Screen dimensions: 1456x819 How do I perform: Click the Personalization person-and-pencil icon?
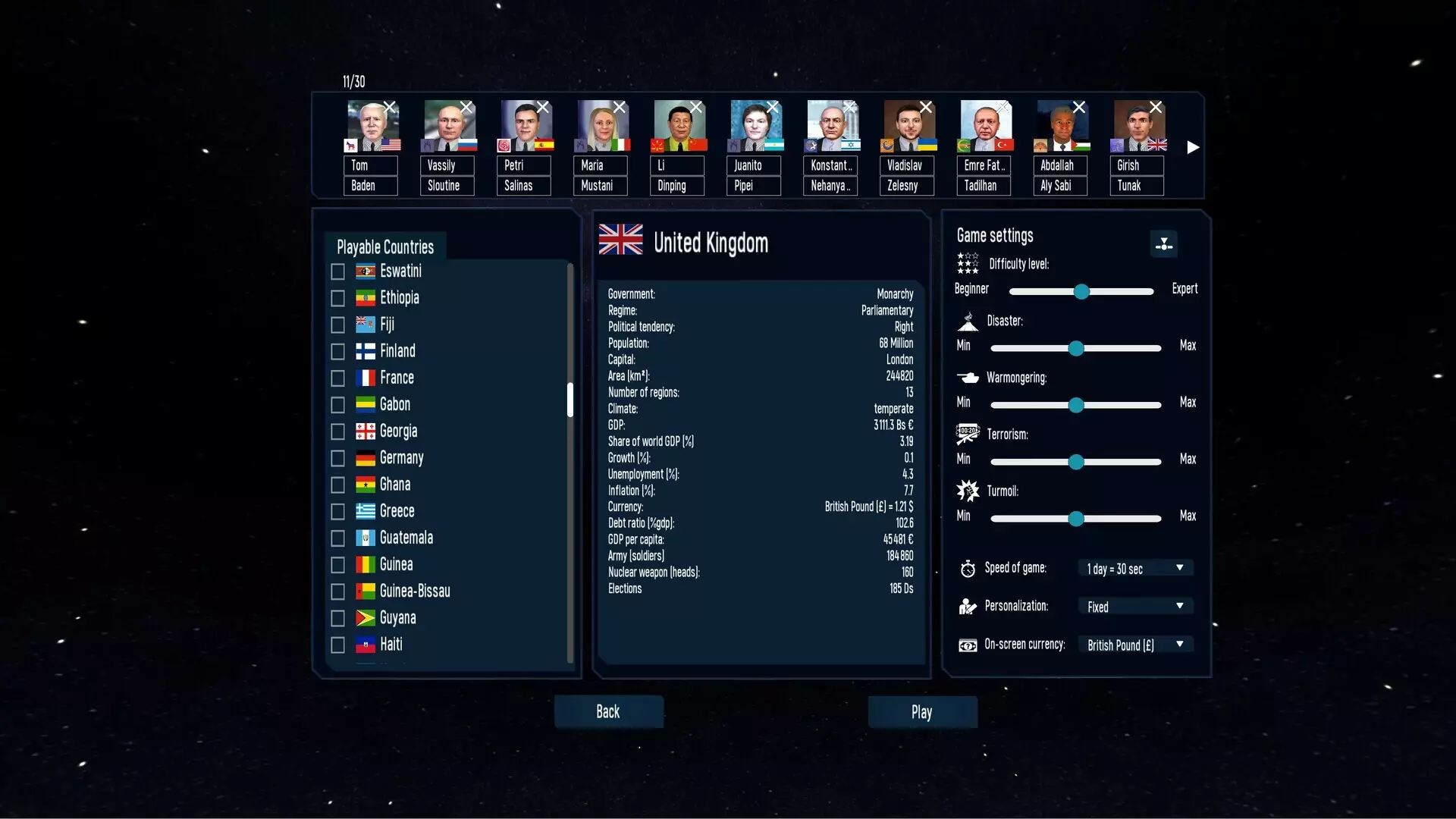click(966, 606)
